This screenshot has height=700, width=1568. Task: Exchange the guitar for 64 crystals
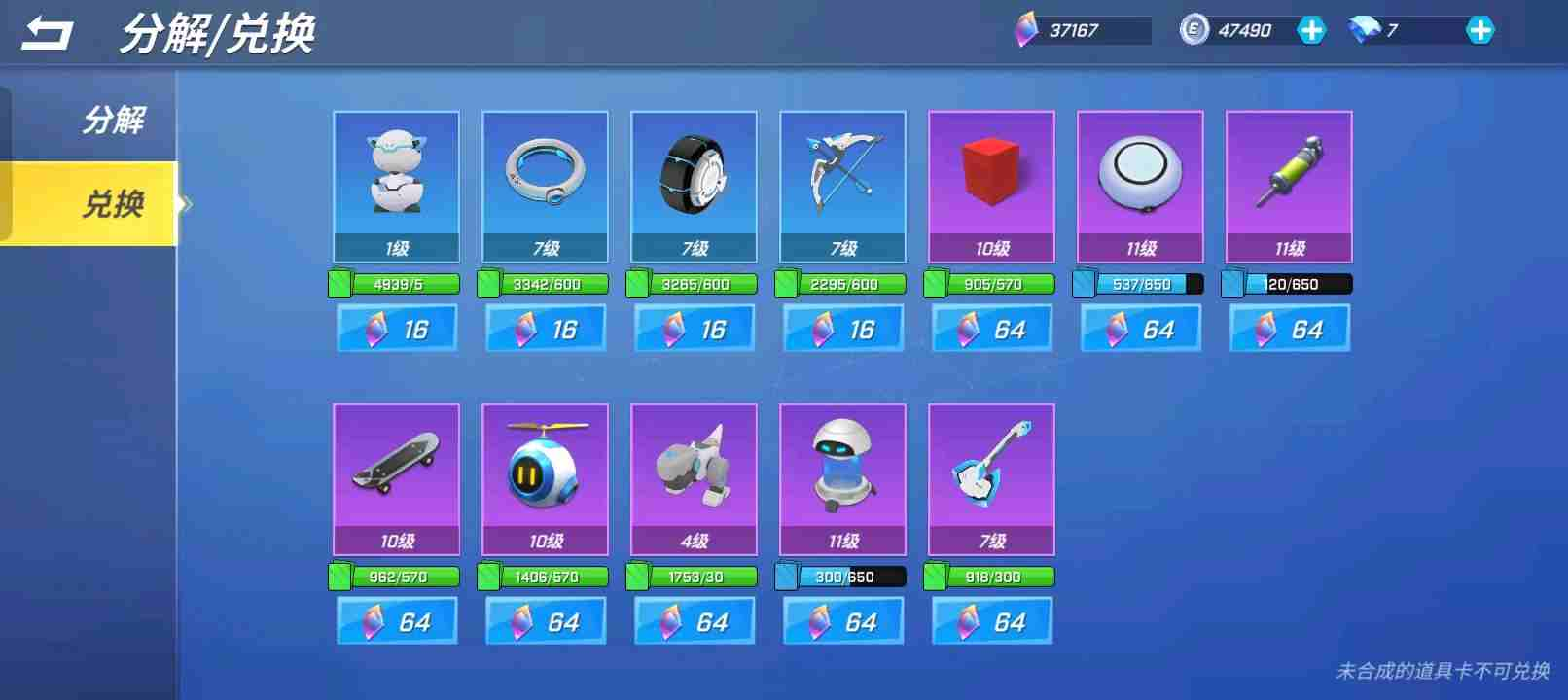pos(992,621)
